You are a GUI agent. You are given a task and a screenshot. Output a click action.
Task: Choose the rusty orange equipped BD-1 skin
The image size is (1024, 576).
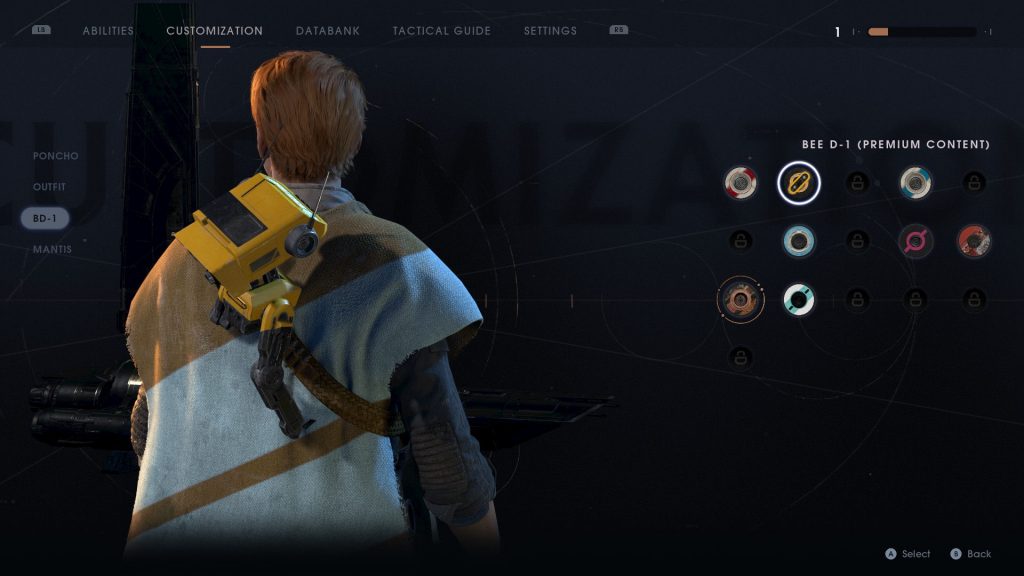741,299
